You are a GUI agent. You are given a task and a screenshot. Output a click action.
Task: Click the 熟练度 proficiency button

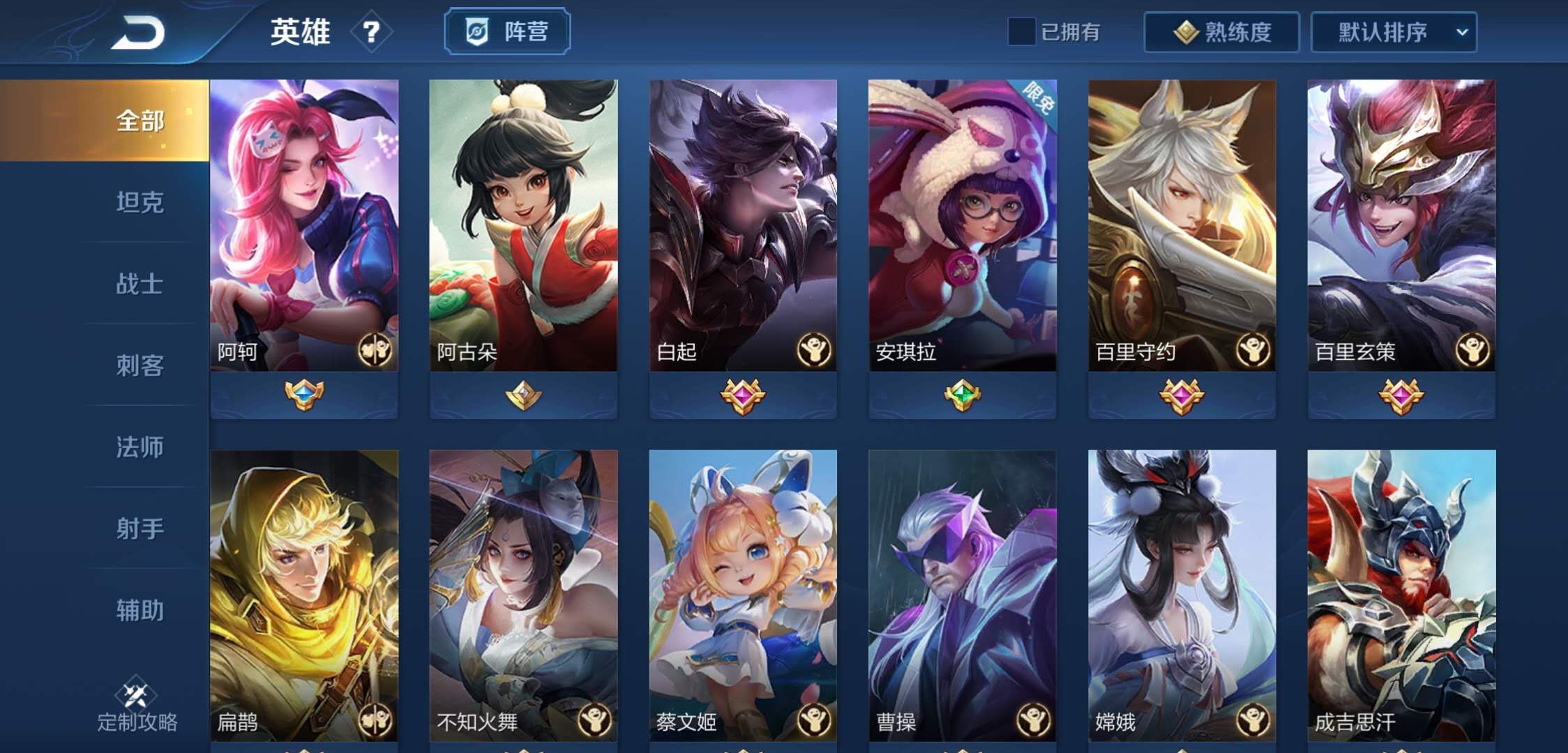[x=1221, y=31]
